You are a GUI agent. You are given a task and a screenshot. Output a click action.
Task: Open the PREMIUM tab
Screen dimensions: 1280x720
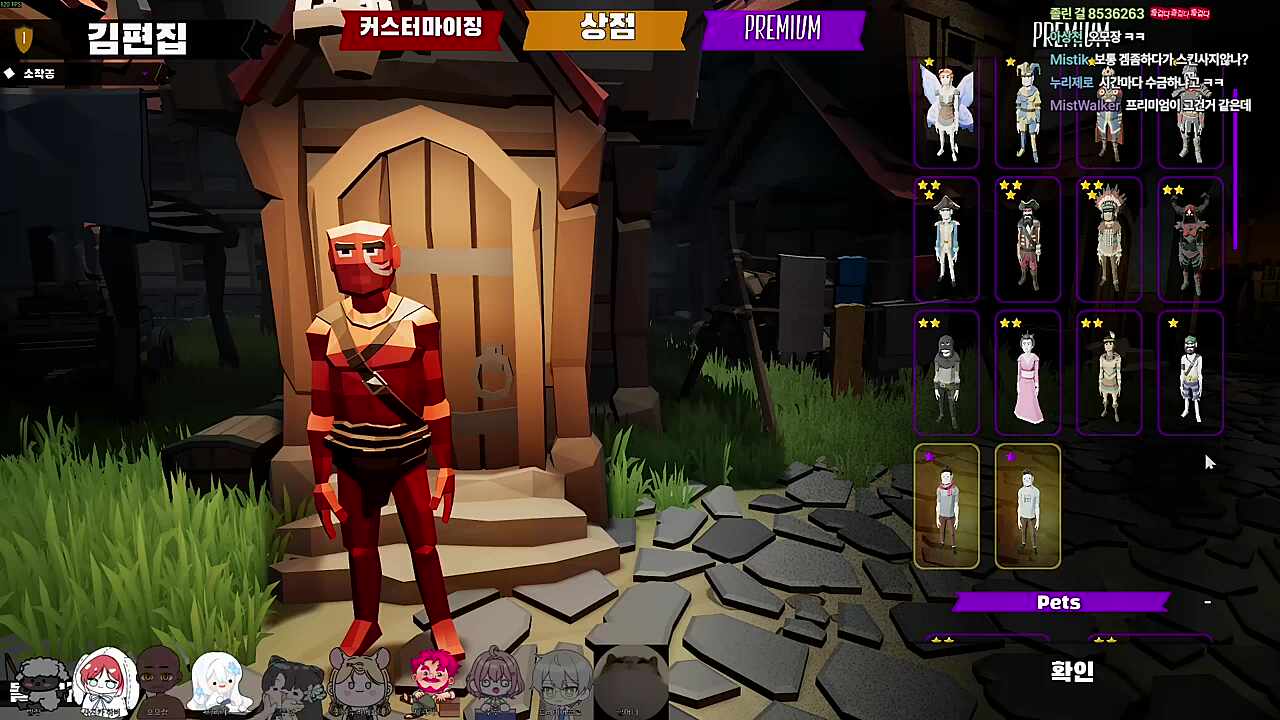point(785,30)
